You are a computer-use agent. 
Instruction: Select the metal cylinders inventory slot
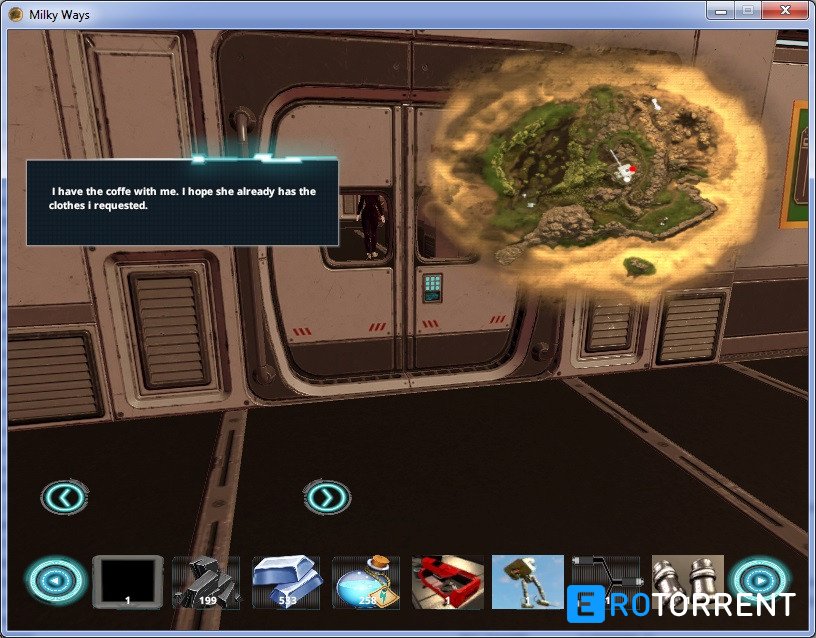pos(688,580)
